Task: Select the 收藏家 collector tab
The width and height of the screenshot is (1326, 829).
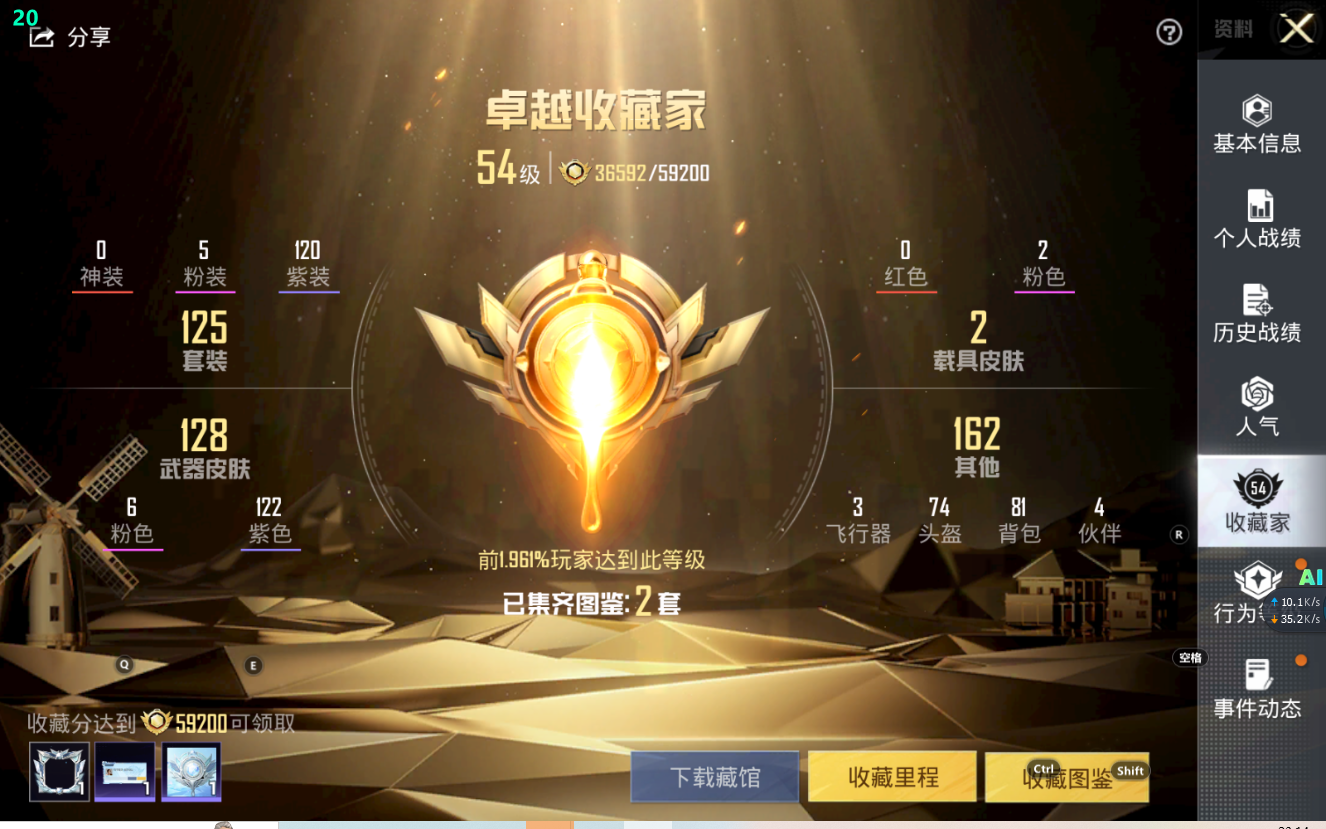Action: [1257, 502]
